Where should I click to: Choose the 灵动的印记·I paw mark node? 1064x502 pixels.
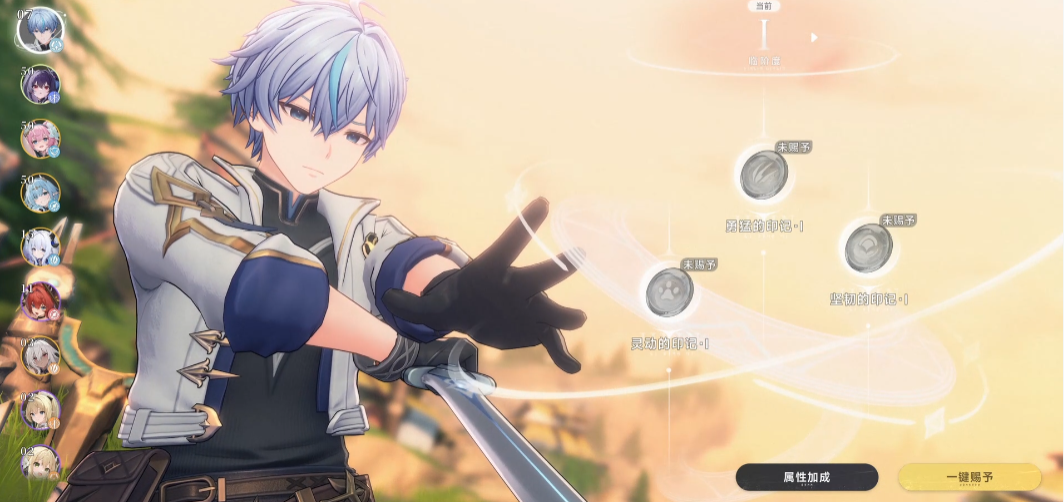pos(669,291)
